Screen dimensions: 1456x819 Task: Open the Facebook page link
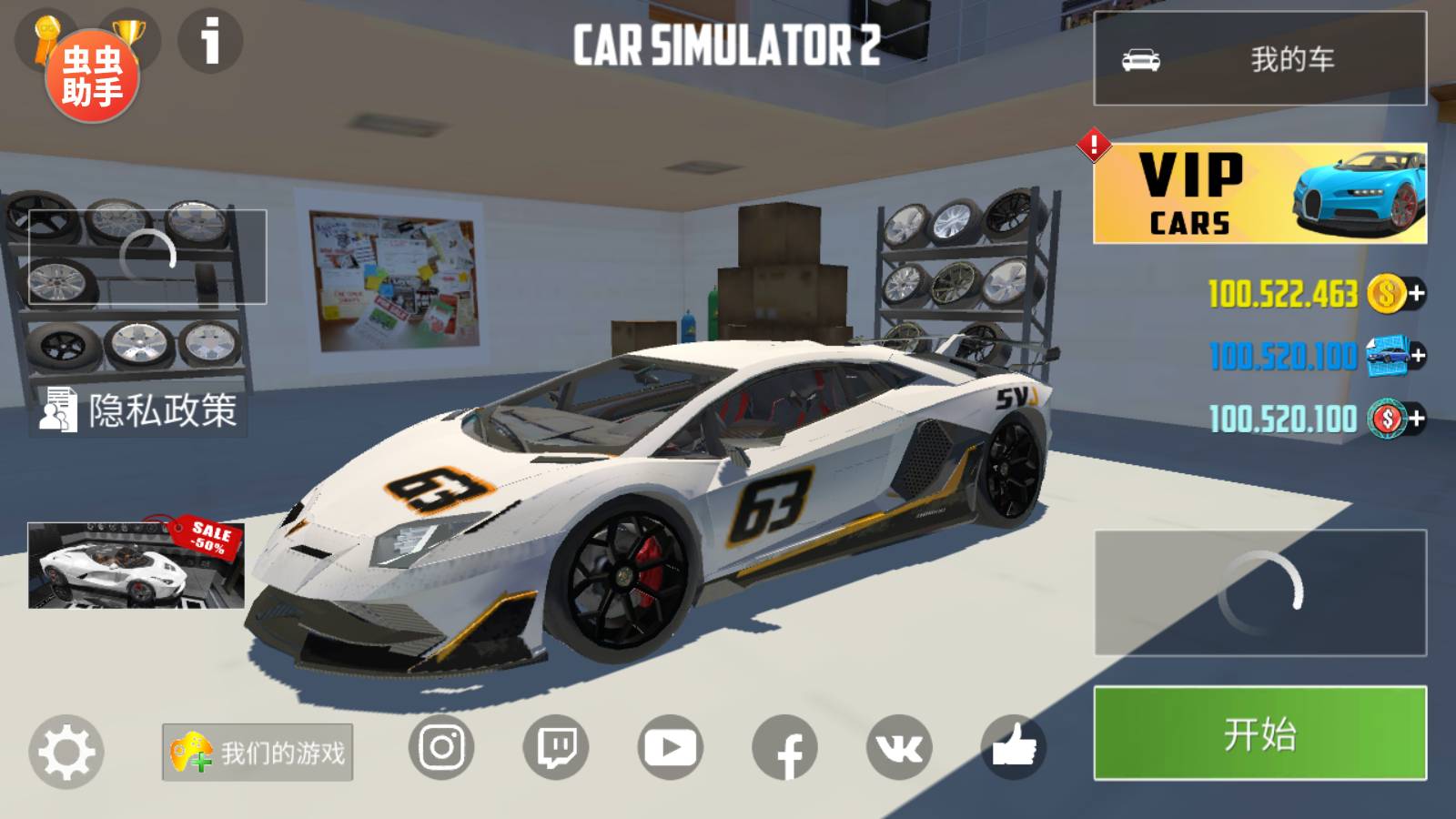(785, 748)
